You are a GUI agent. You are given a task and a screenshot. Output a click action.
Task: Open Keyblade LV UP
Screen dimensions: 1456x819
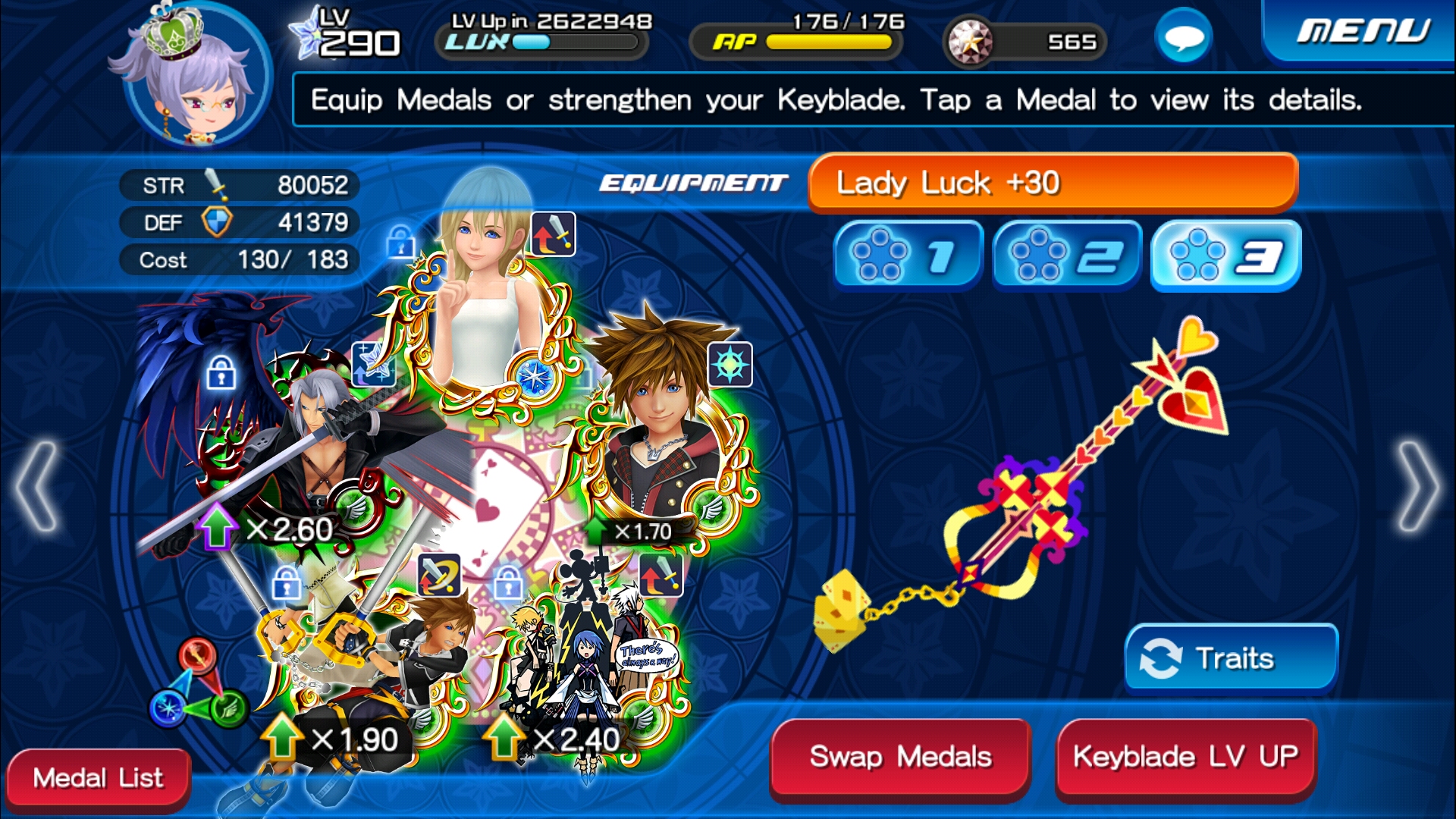(x=1185, y=757)
